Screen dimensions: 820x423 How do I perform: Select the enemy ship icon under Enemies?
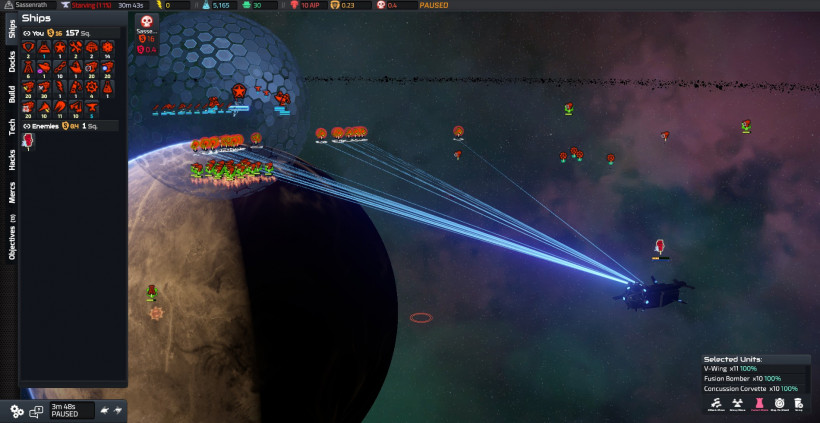pyautogui.click(x=28, y=141)
